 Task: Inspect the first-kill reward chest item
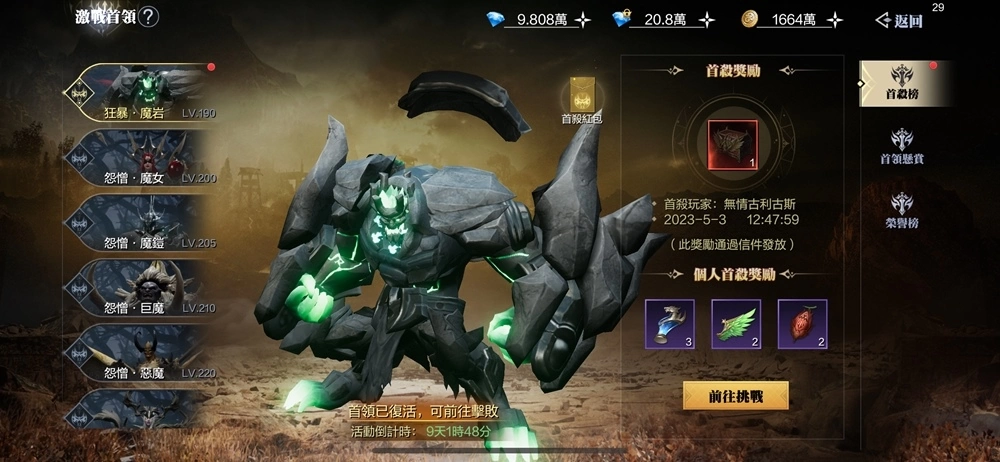coord(733,144)
